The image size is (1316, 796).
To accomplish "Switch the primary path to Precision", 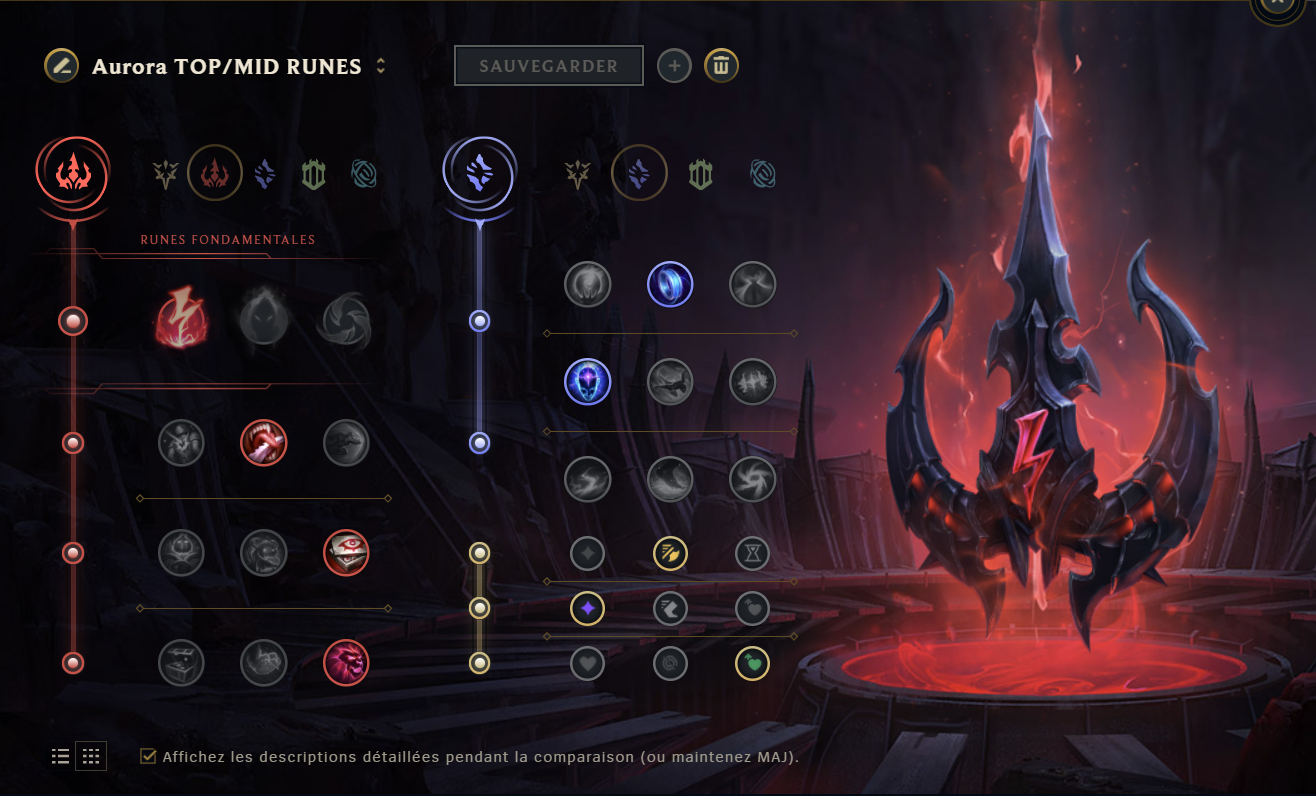I will [164, 172].
